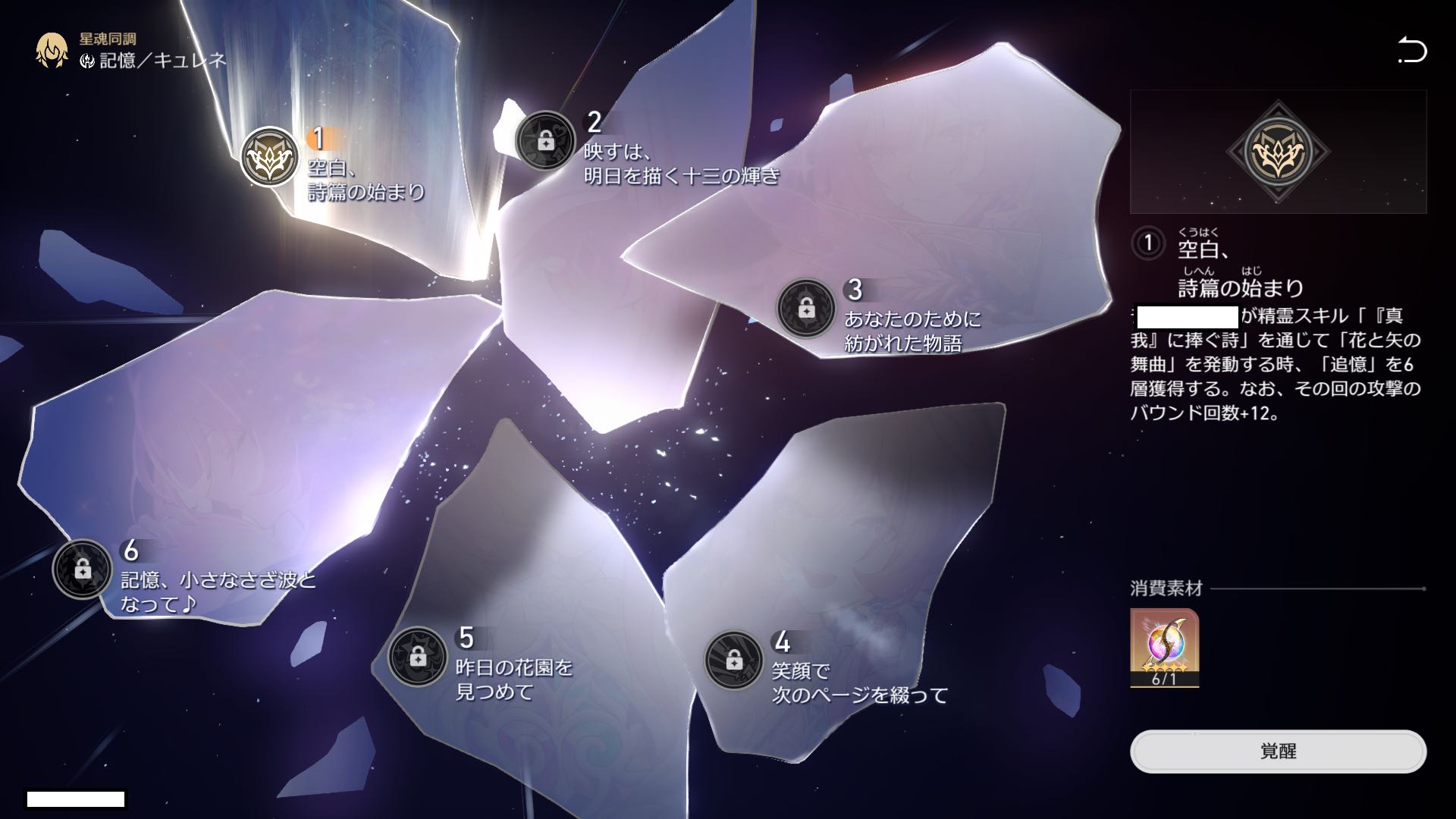The image size is (1456, 819).
Task: Open locked Eidolon 3 あなたのために node
Action: 805,309
